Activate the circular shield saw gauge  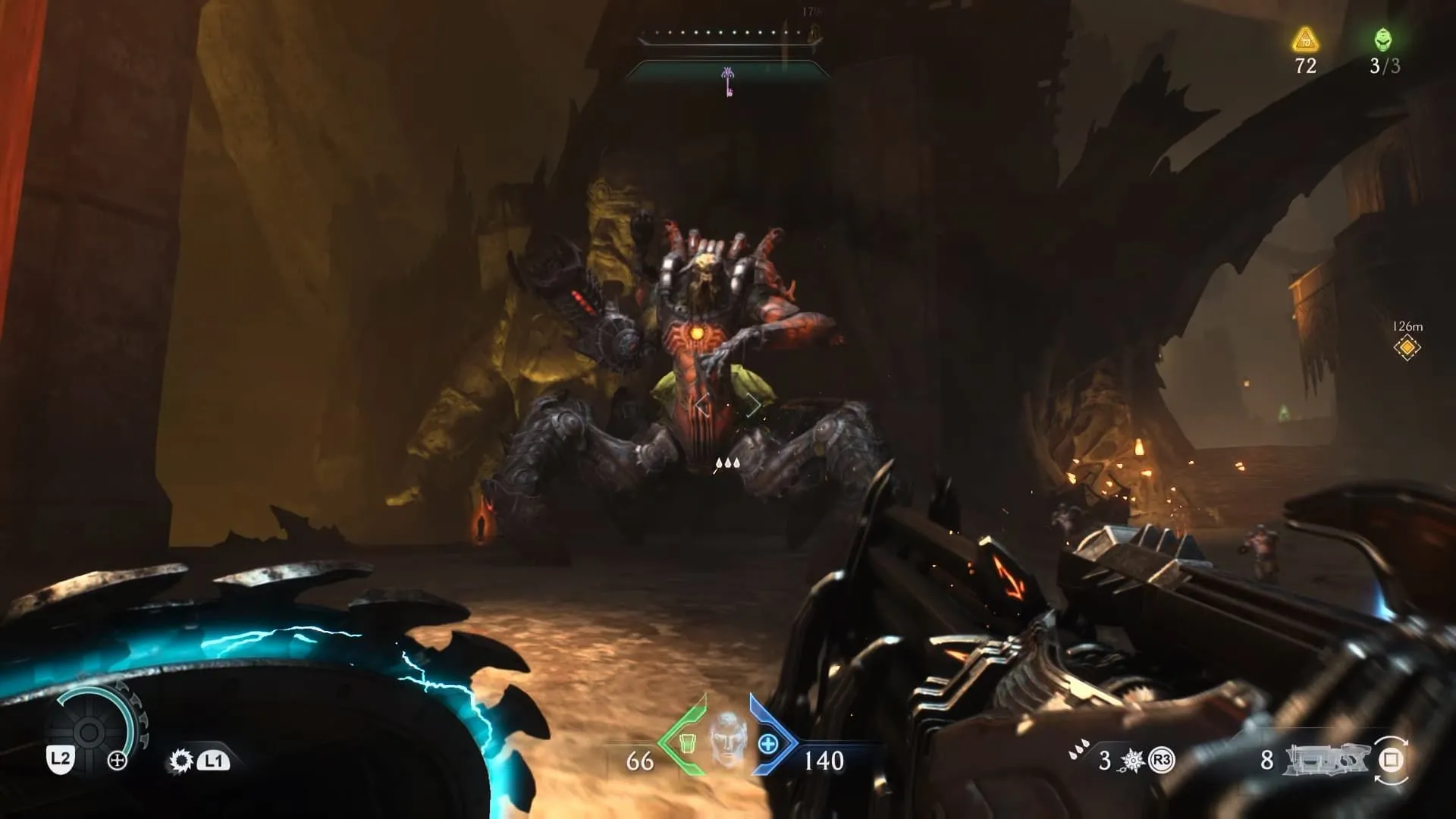[x=89, y=731]
